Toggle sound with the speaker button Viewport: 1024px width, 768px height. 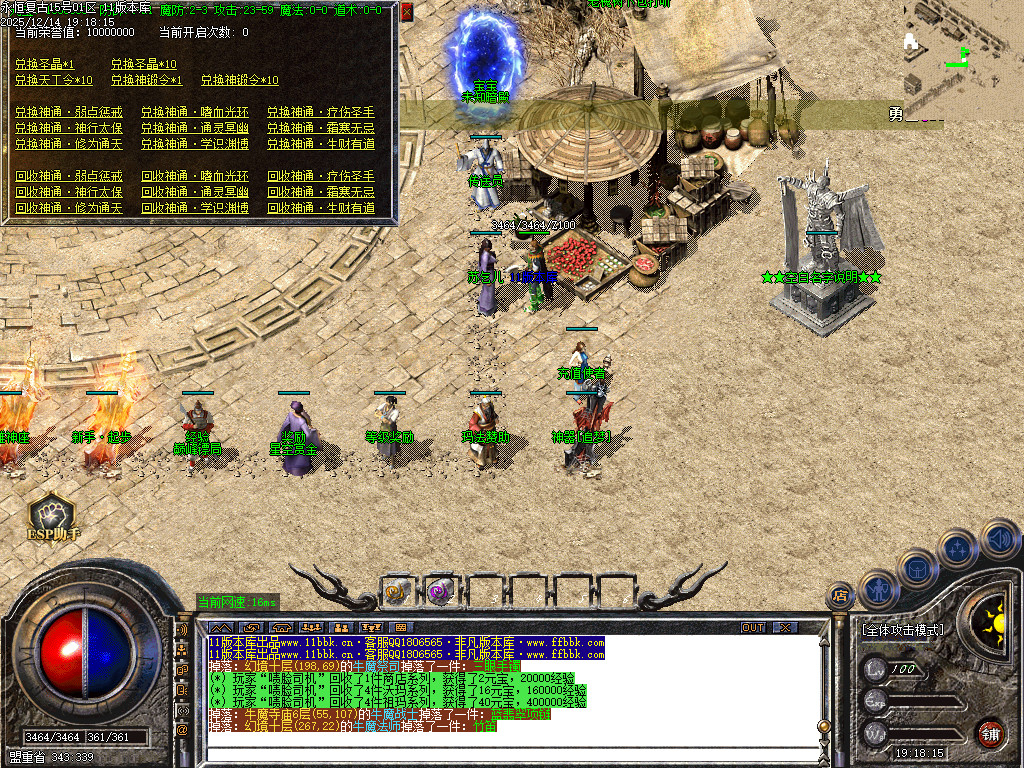[x=998, y=539]
